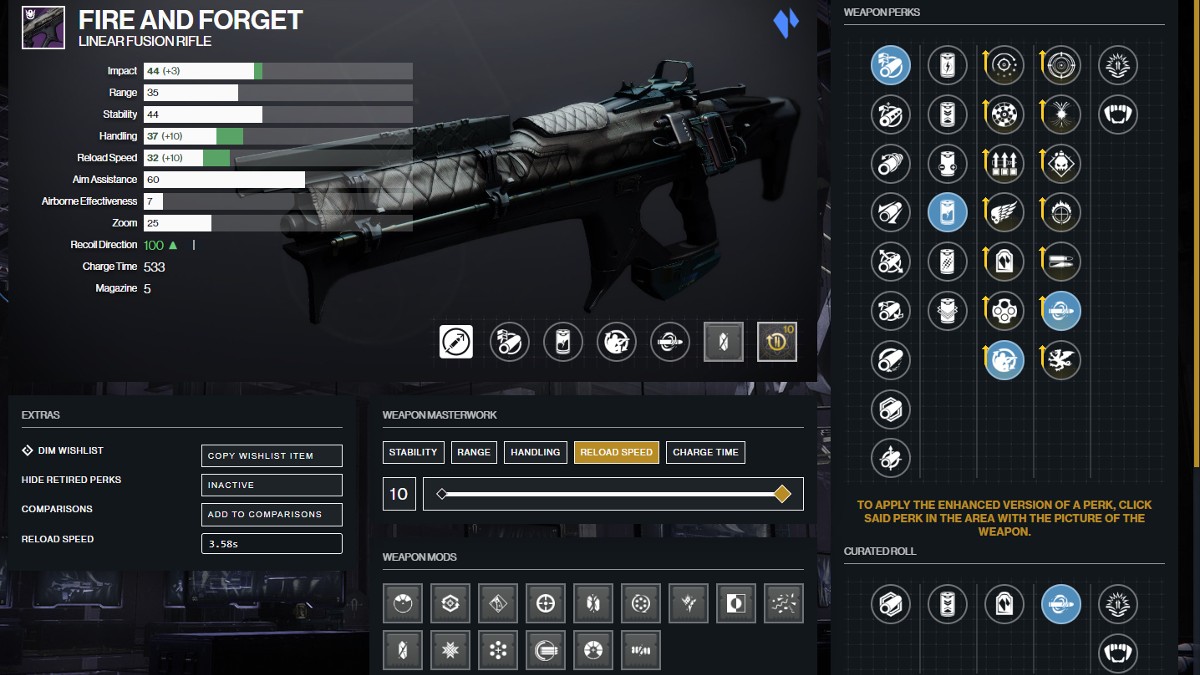Screen dimensions: 1200x675
Task: Select the Stability masterwork option
Action: (413, 452)
